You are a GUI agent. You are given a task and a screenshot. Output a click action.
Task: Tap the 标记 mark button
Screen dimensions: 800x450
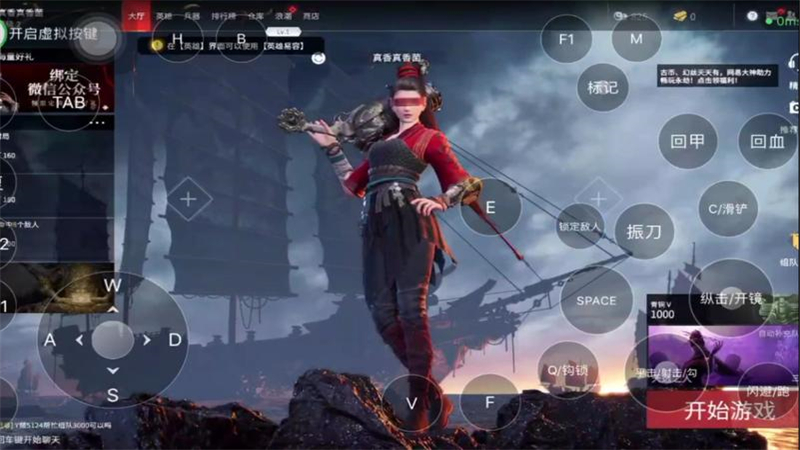click(x=603, y=87)
